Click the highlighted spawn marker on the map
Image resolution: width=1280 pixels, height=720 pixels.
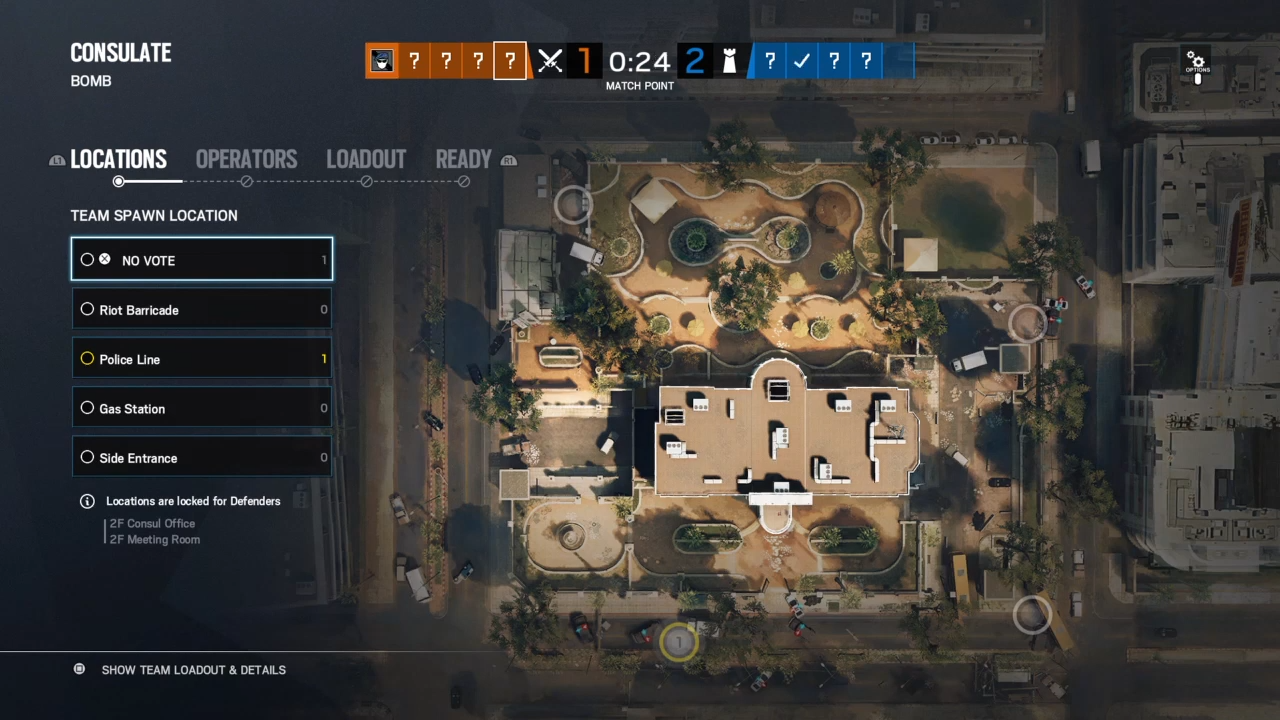[679, 643]
